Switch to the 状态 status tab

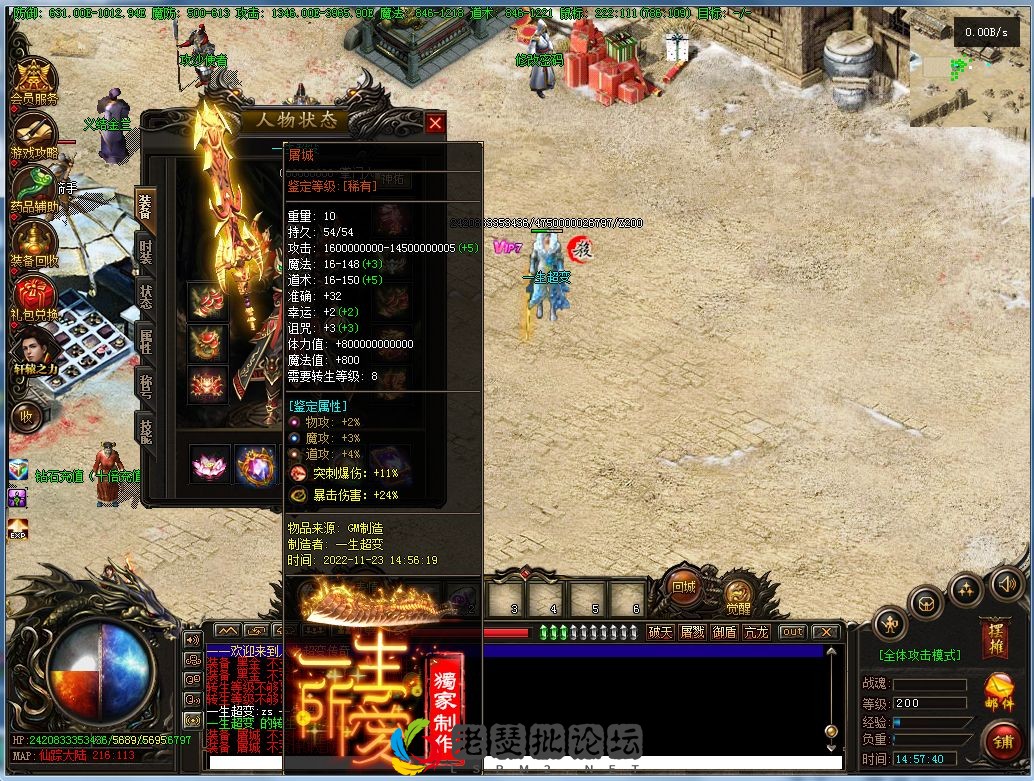coord(146,296)
